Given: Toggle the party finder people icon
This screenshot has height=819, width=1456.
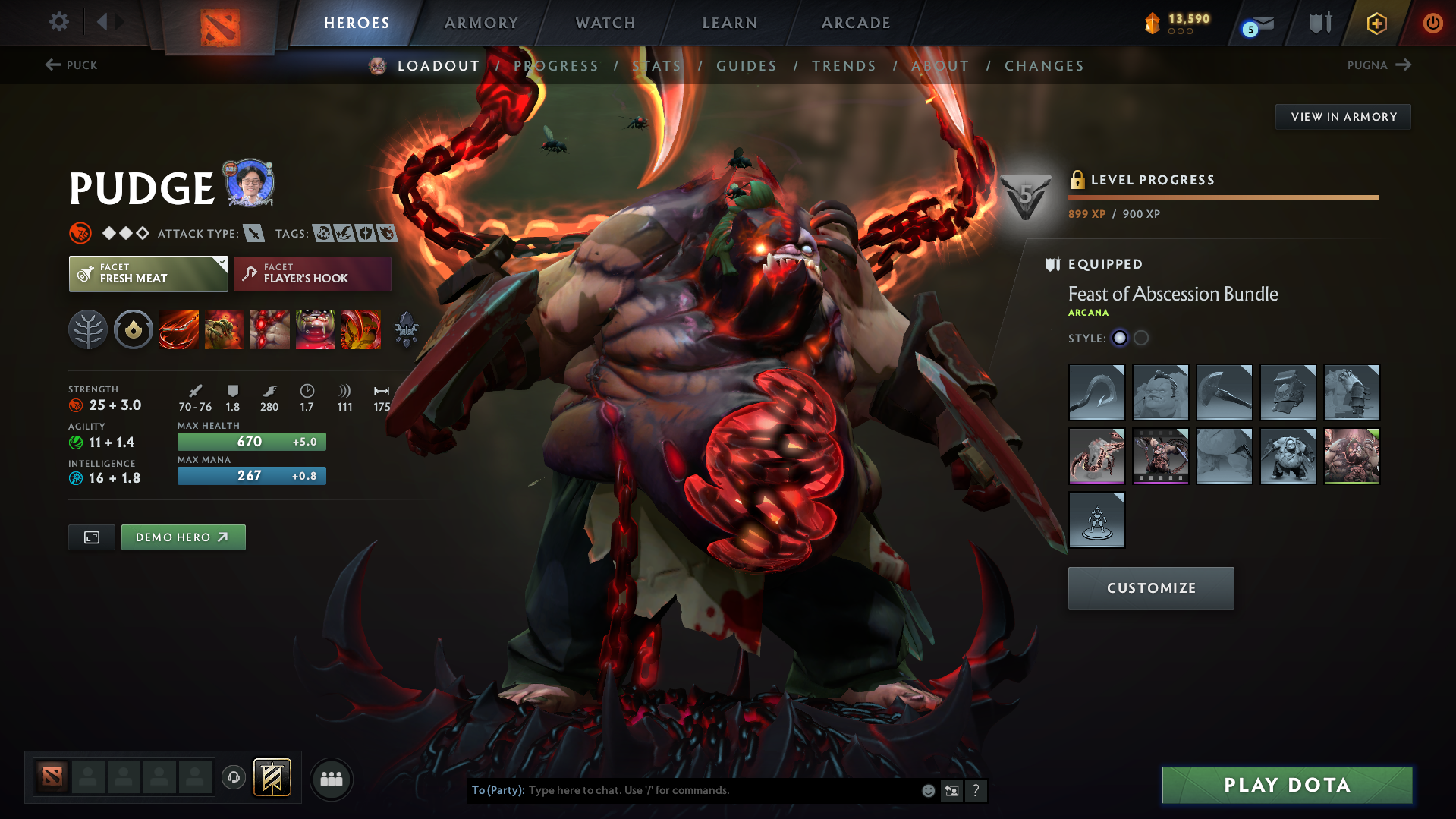Looking at the screenshot, I should [332, 779].
